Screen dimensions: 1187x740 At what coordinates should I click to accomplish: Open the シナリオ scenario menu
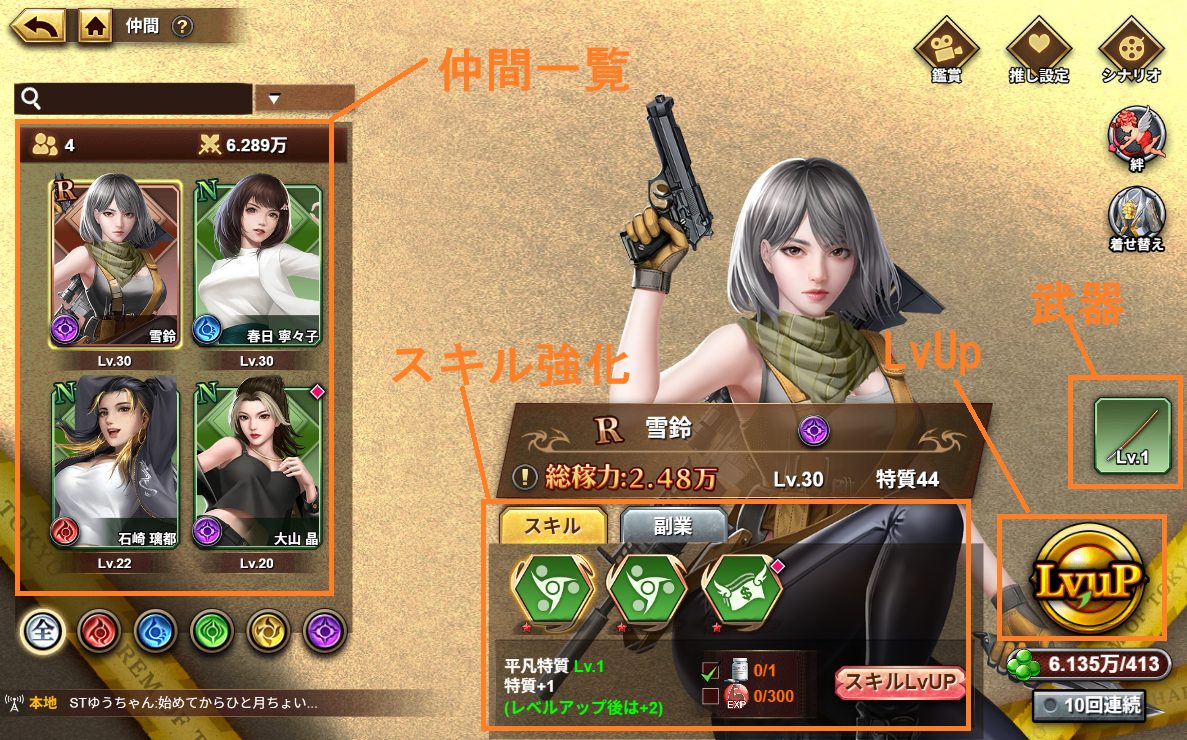point(1130,50)
